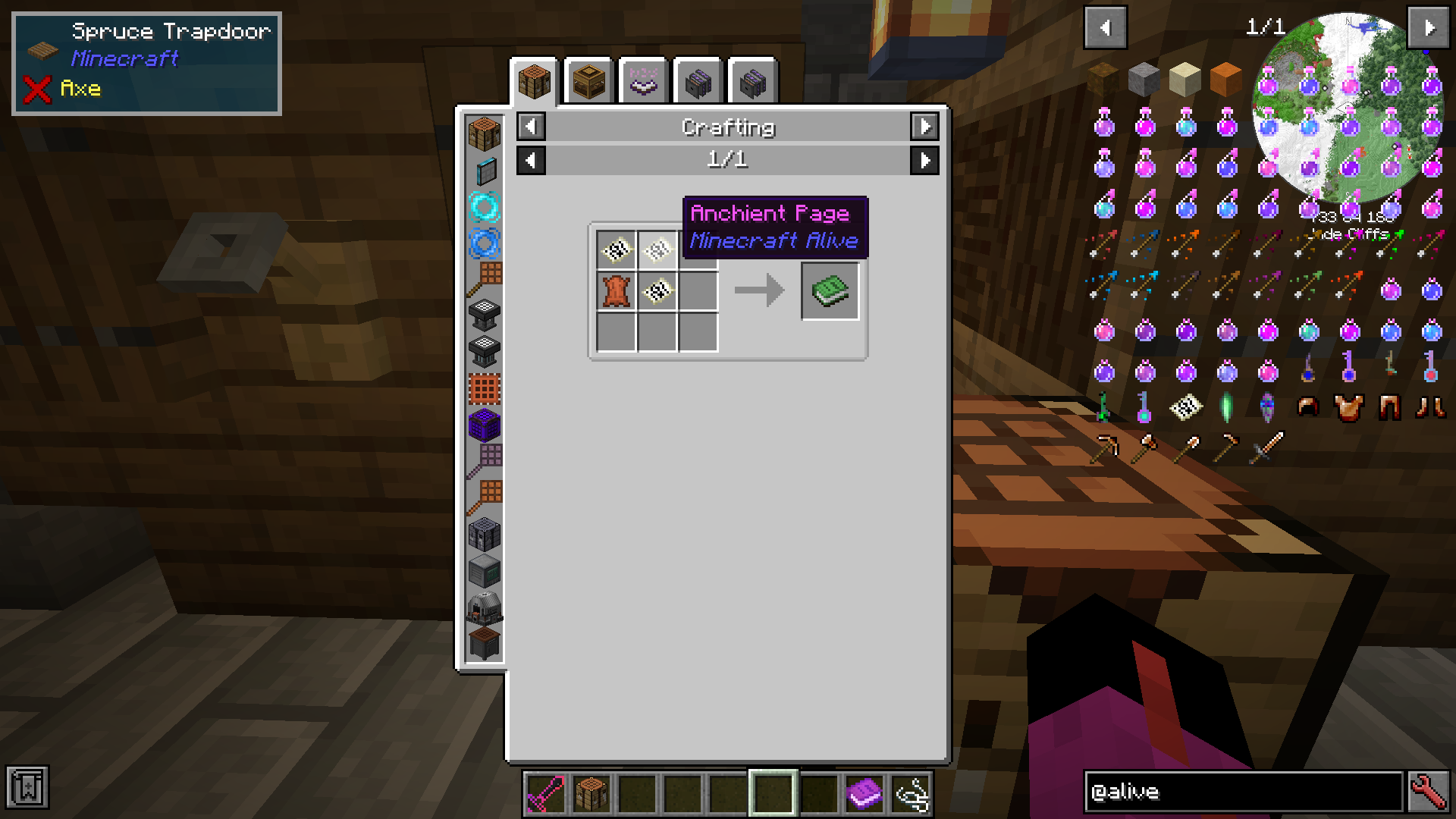Click the right arrow next to the minimap page indicator
The image size is (1456, 819).
(1429, 27)
